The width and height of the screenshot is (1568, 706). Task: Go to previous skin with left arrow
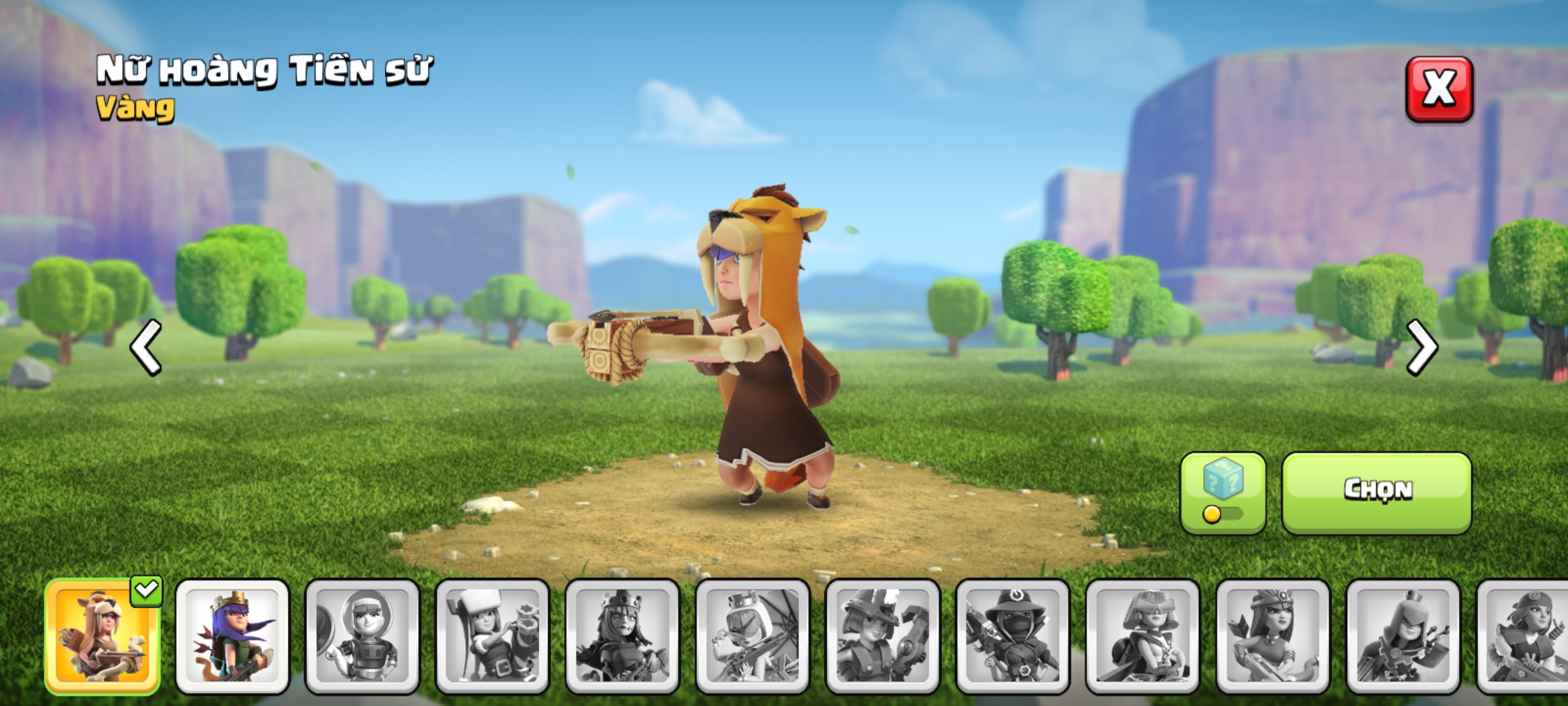(146, 347)
